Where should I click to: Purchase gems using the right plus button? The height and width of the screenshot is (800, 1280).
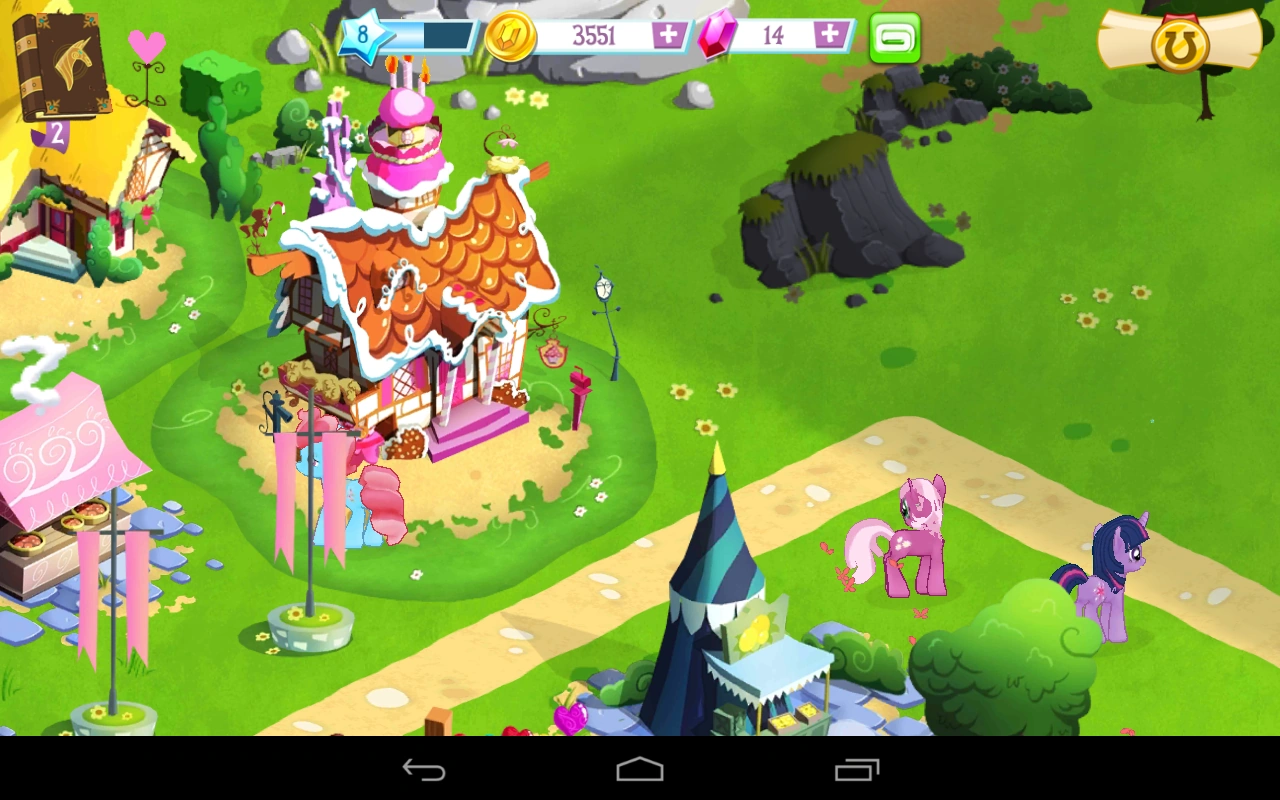[x=830, y=36]
